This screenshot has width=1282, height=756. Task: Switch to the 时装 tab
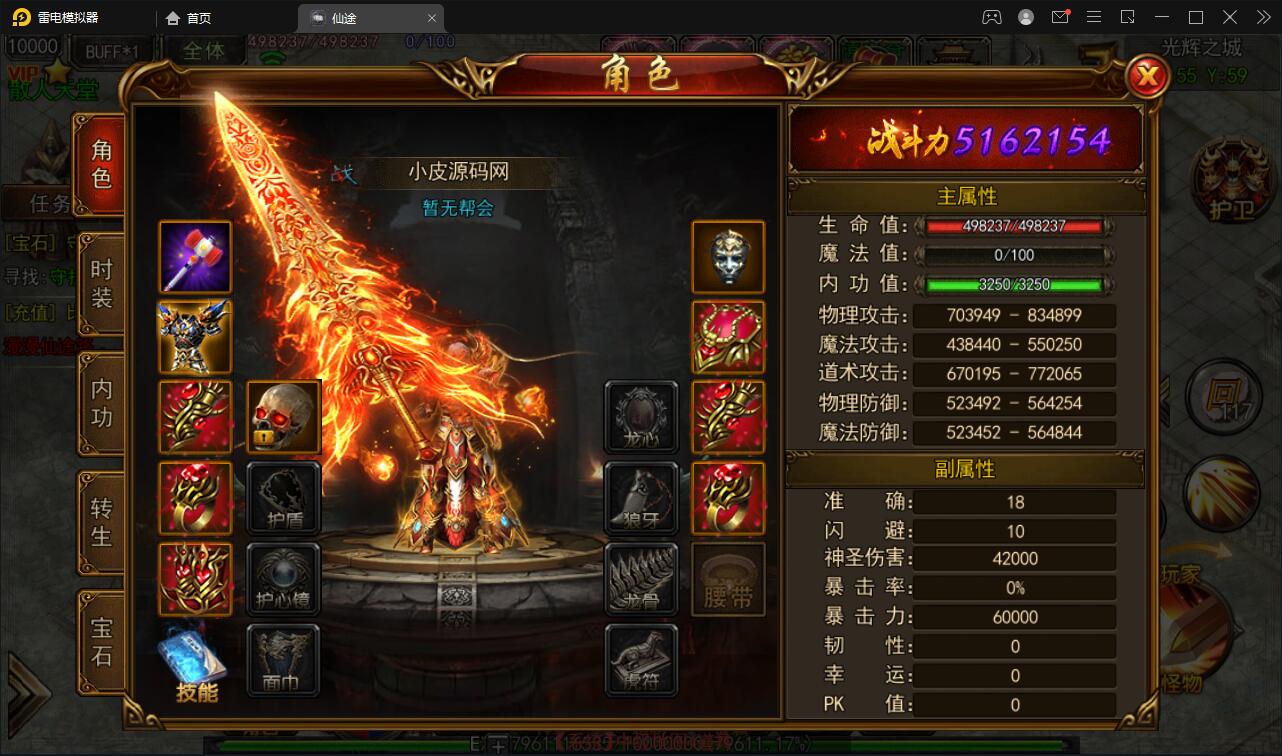tap(99, 286)
